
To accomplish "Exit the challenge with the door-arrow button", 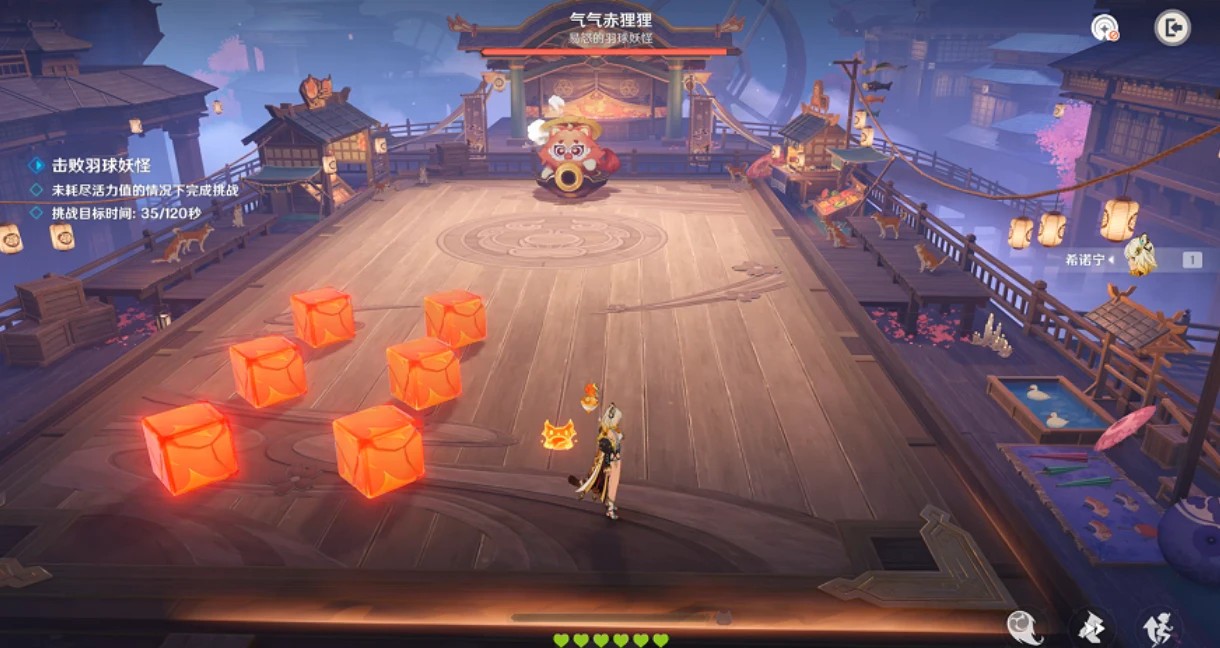I will (x=1172, y=27).
